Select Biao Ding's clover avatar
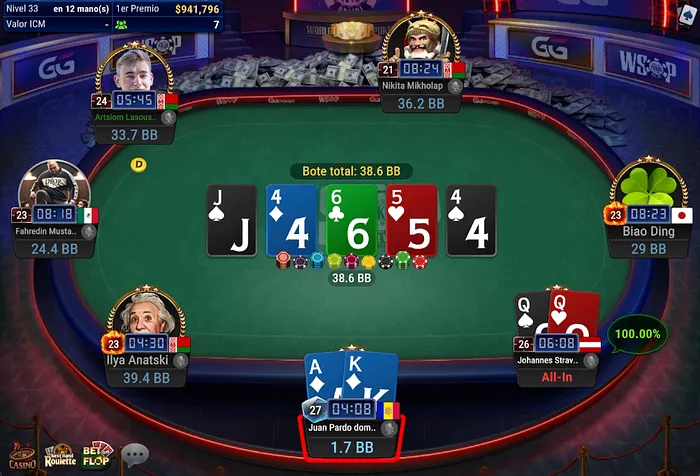Viewport: 700px width, 476px height. (x=645, y=187)
